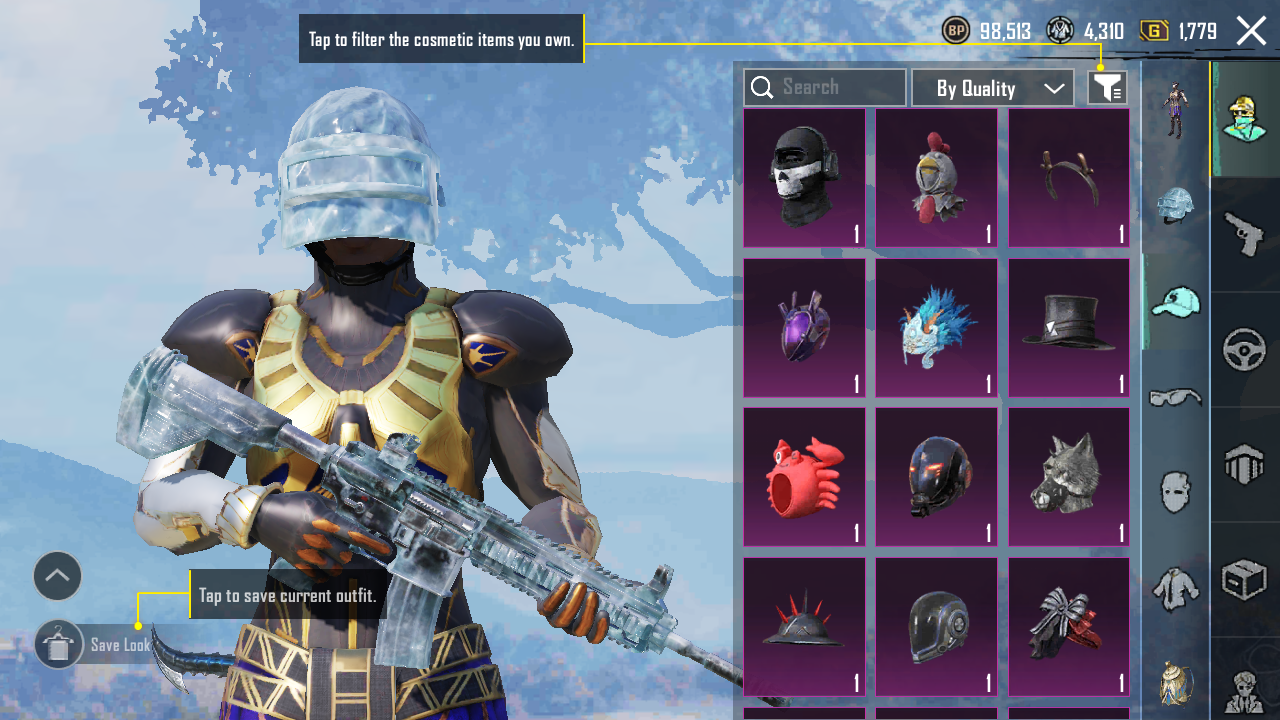
Task: Open the By Quality sort dropdown
Action: coord(993,88)
